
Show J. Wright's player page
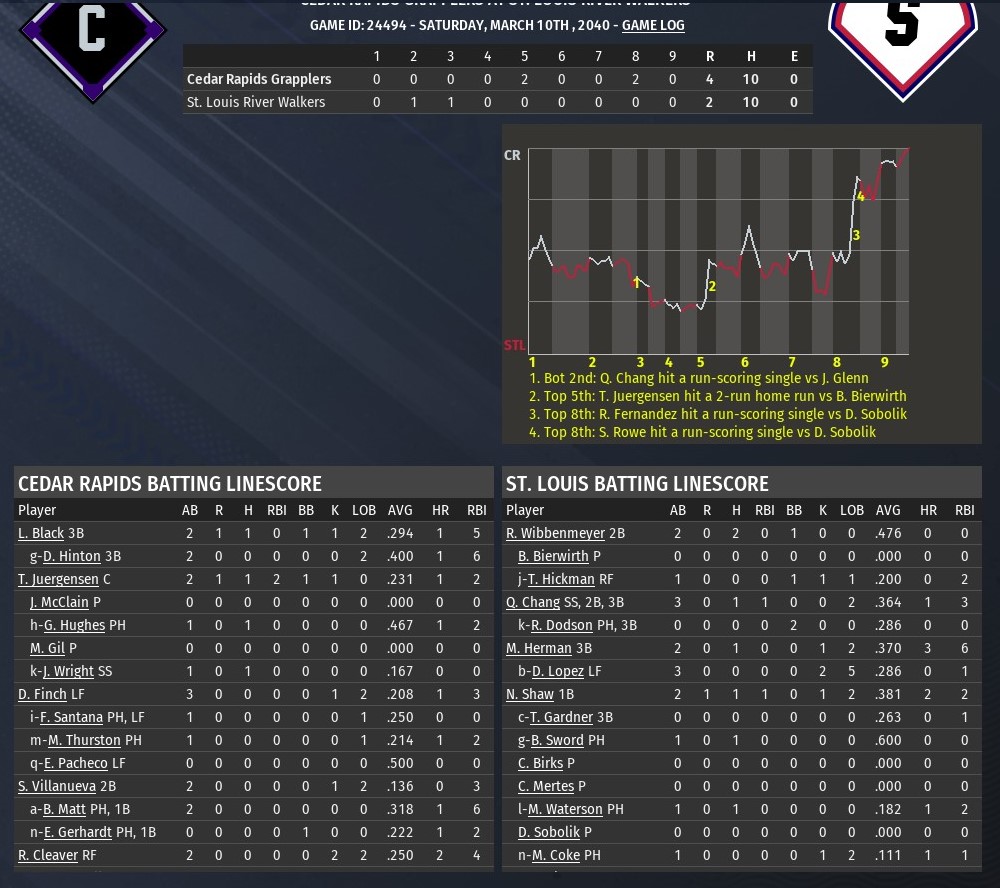coord(68,671)
